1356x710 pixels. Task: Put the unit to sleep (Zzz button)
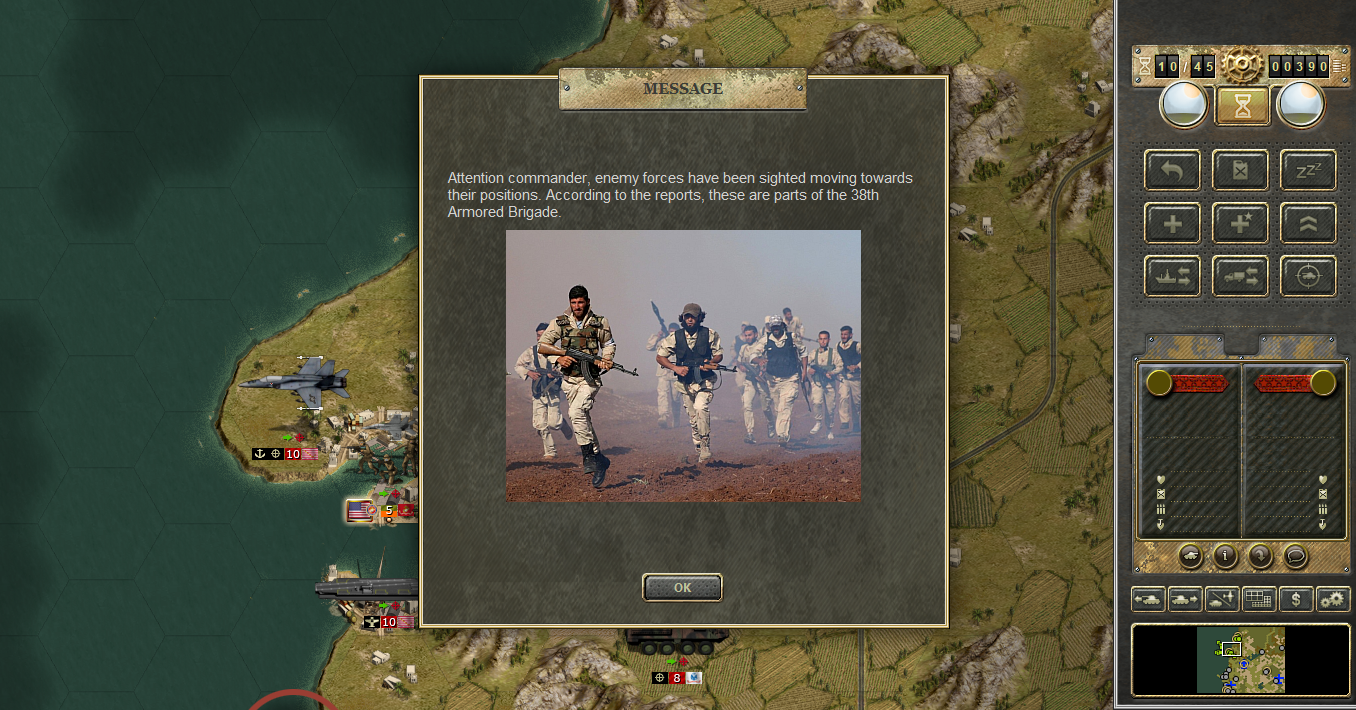coord(1308,170)
